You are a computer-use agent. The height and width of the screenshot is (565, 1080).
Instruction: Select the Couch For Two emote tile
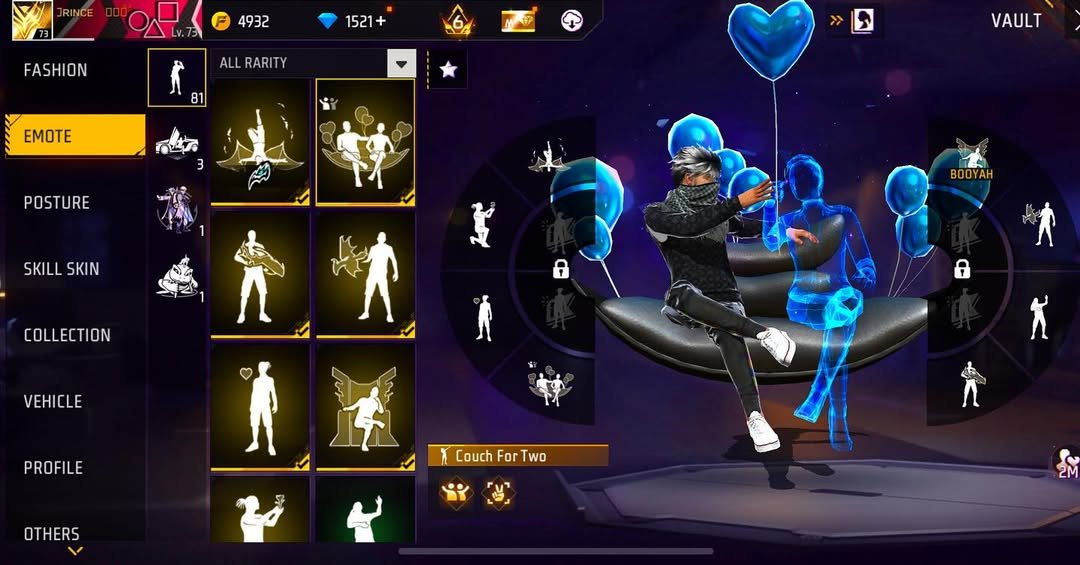point(365,142)
